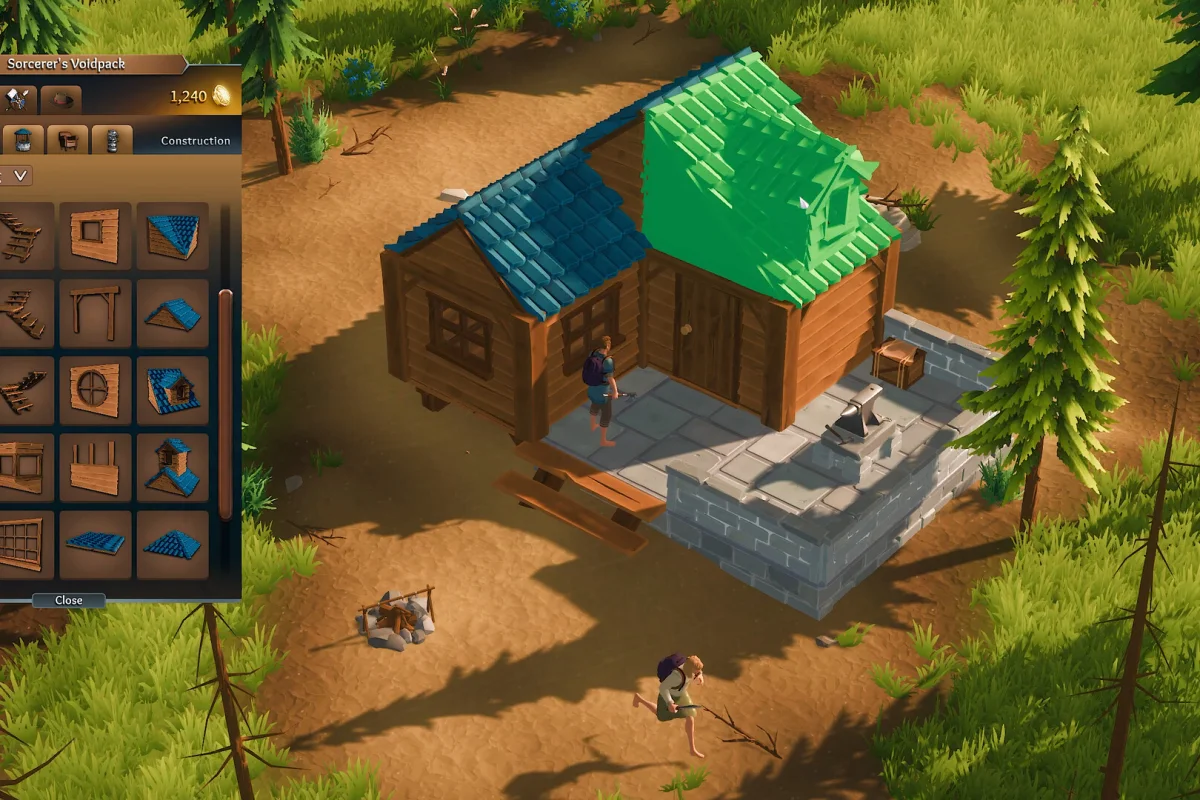Pick the blue roof with dormer window
This screenshot has width=1200, height=800.
(x=172, y=390)
